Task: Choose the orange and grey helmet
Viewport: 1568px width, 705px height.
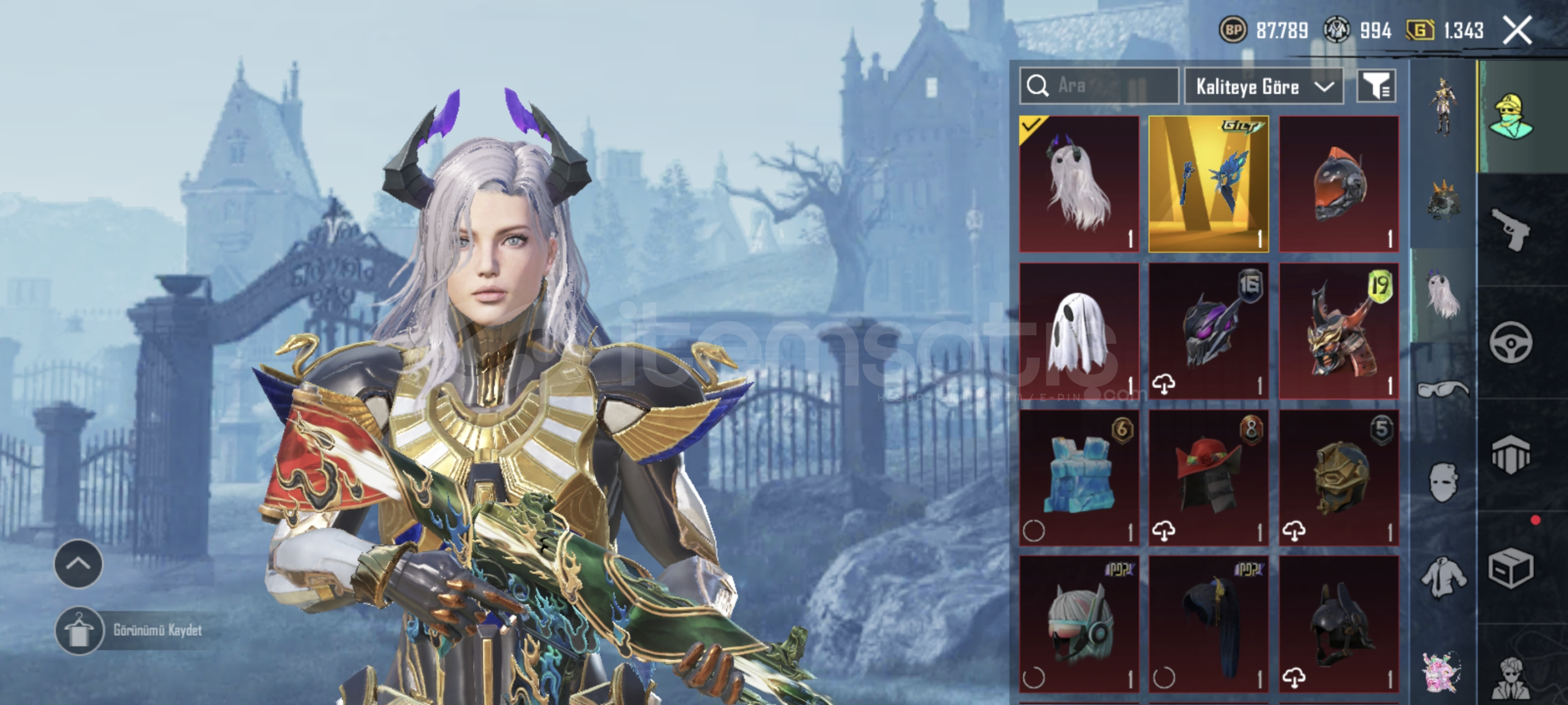Action: 1338,184
